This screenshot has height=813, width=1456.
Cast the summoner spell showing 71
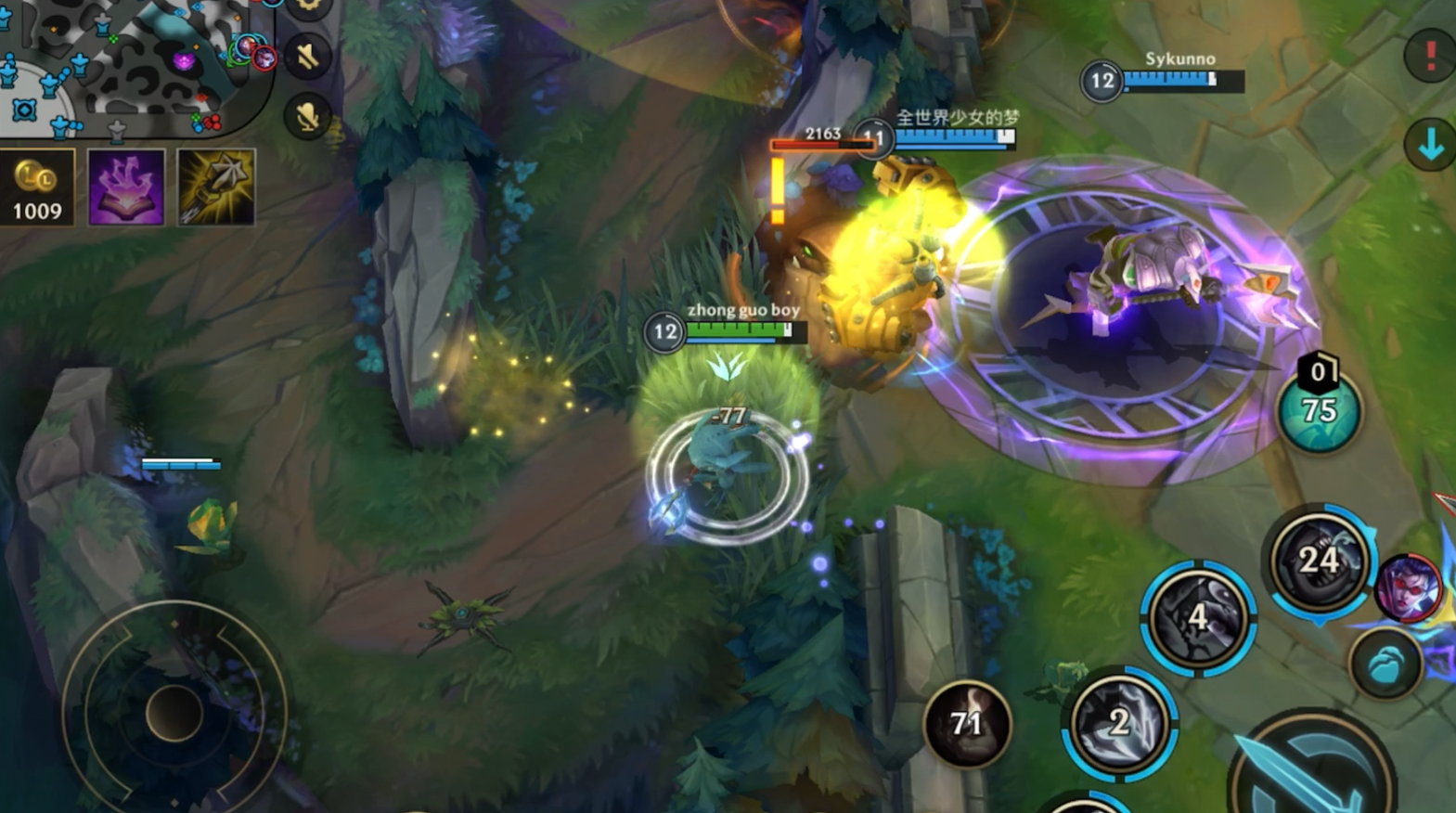click(x=966, y=724)
